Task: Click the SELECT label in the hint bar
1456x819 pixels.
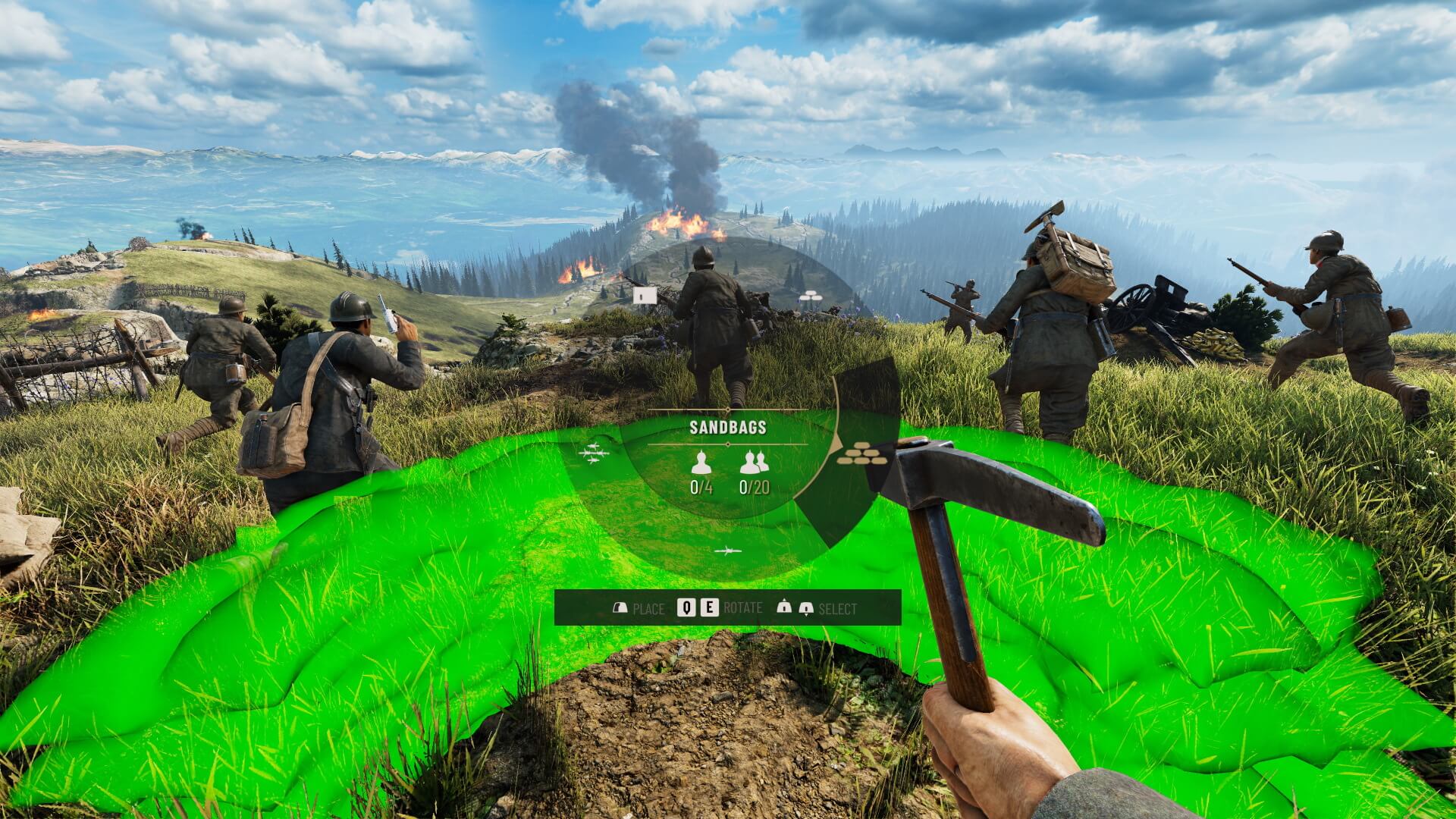Action: tap(839, 607)
